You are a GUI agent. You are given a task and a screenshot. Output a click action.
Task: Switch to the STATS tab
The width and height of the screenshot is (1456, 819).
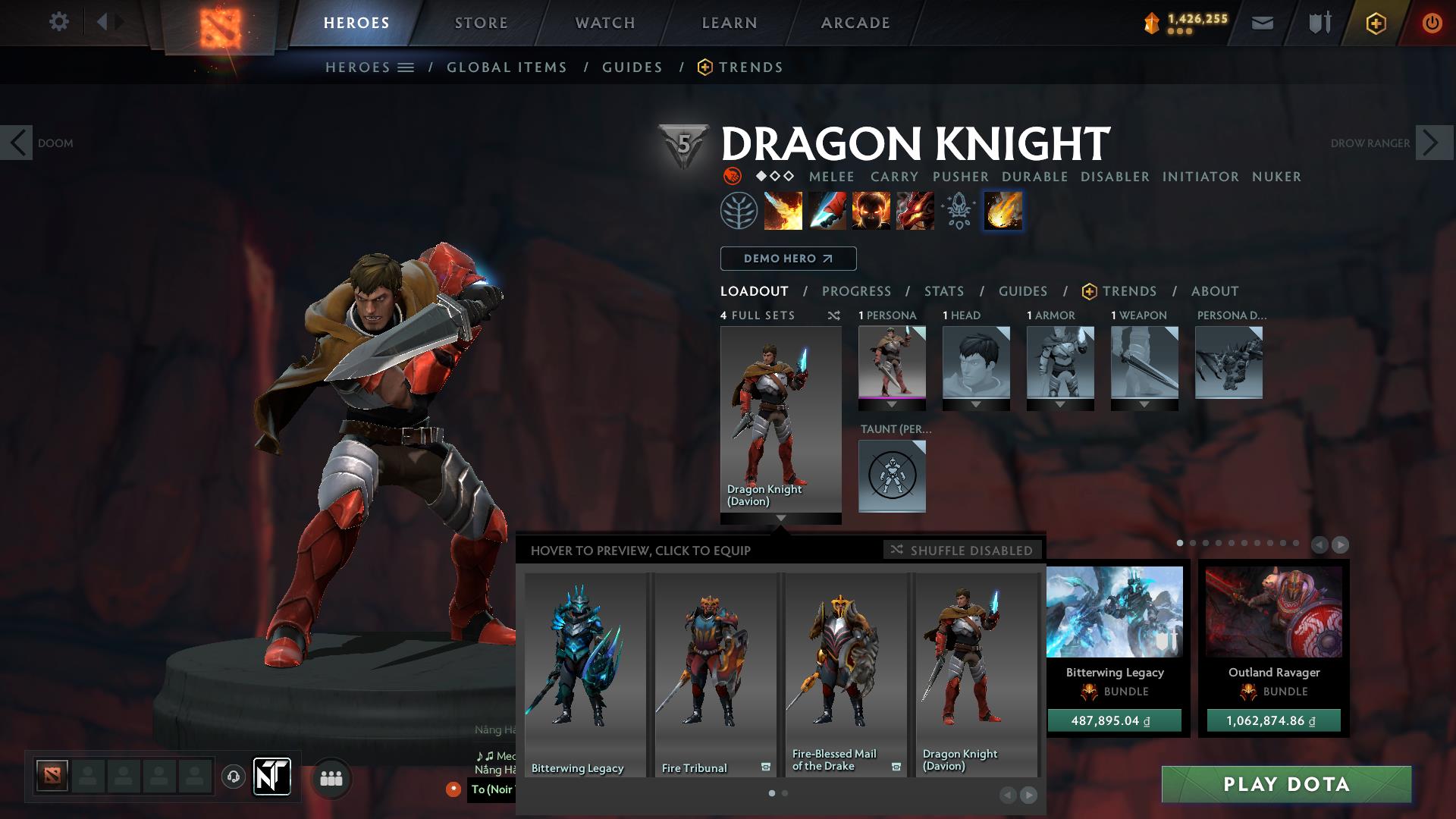[x=943, y=291]
